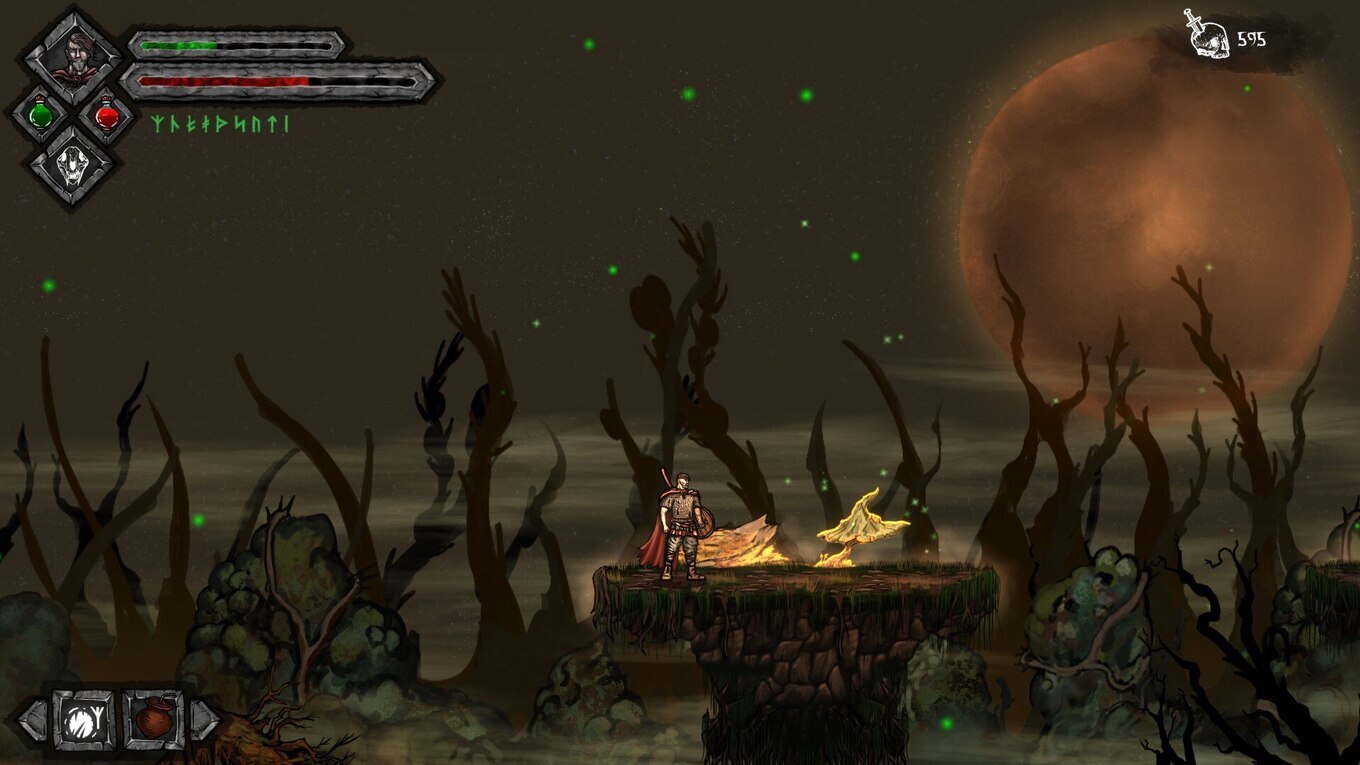This screenshot has height=765, width=1360.
Task: Use the green potion flask
Action: [41, 115]
